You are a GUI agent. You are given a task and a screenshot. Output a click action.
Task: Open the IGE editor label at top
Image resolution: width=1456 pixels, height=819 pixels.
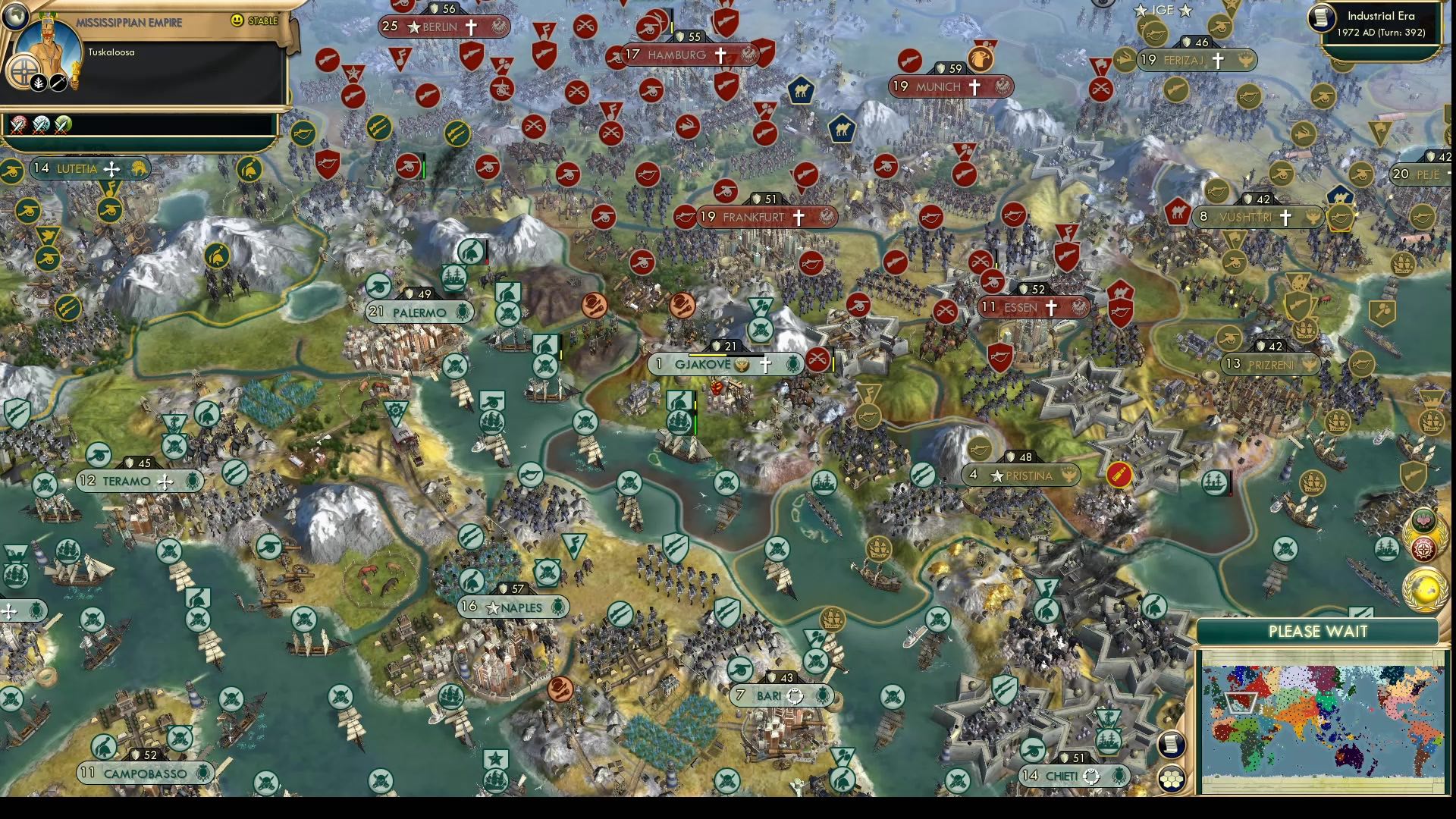coord(1163,11)
